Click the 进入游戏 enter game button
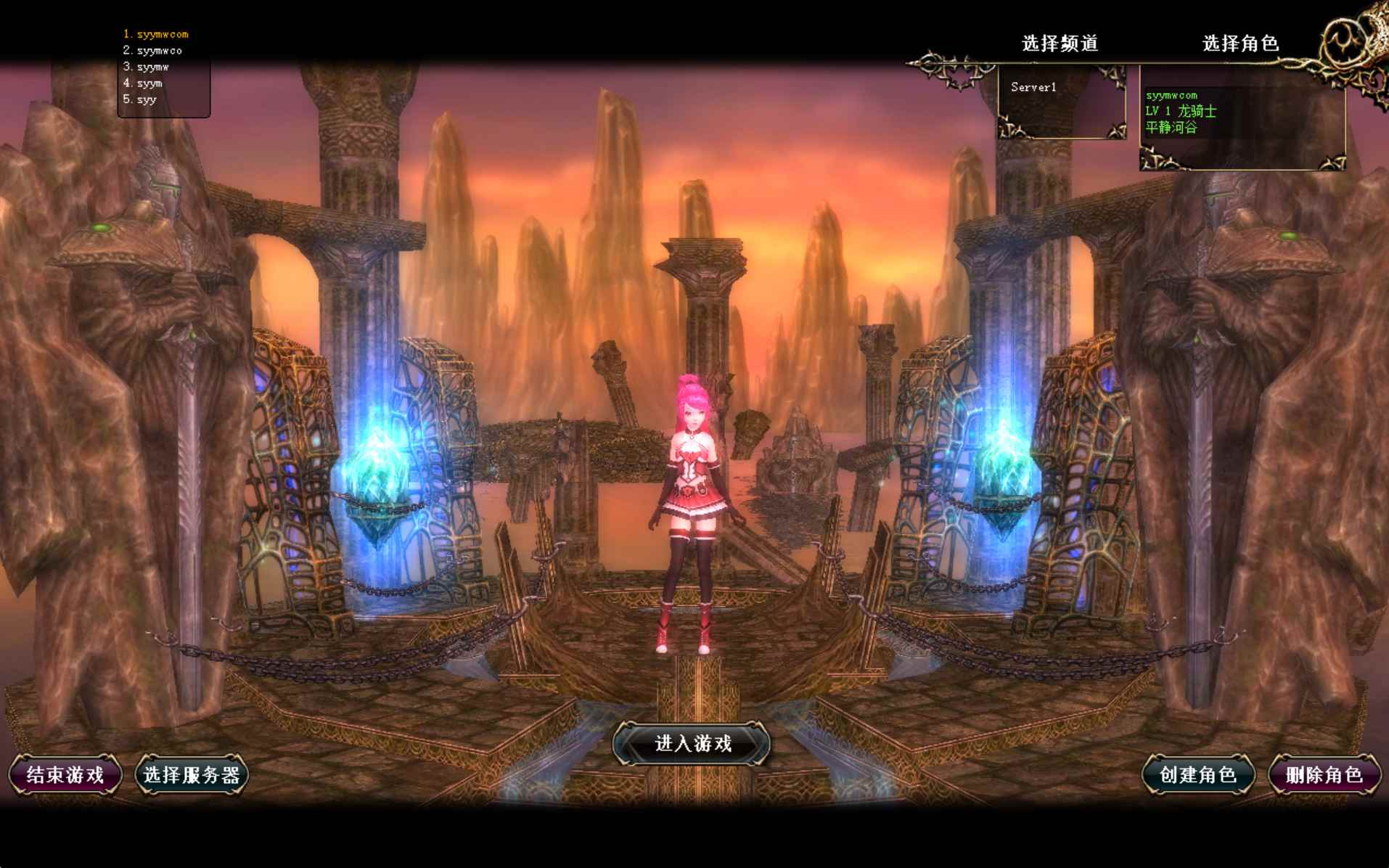The height and width of the screenshot is (868, 1389). [692, 744]
